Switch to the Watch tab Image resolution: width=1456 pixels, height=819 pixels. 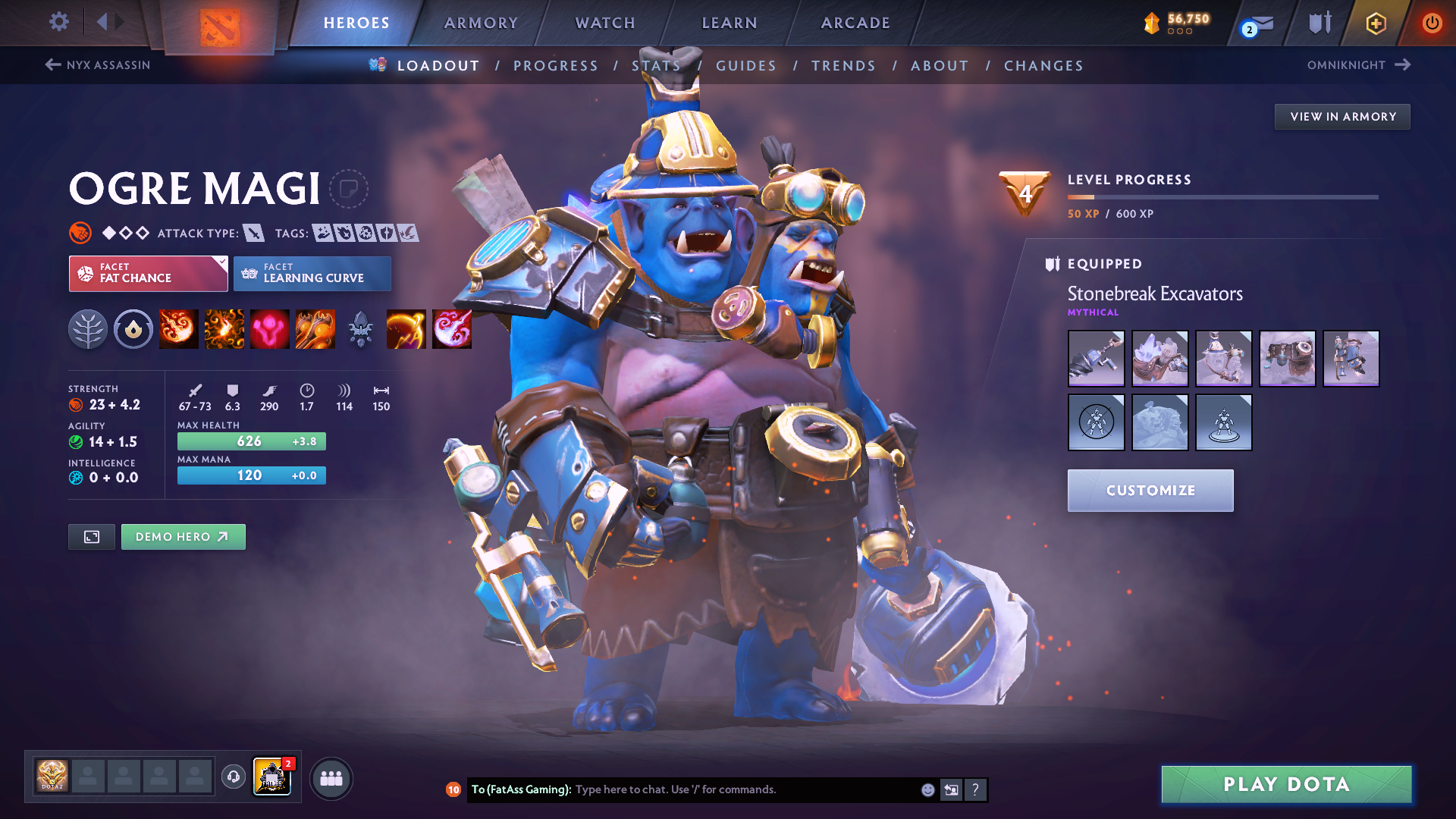click(605, 23)
